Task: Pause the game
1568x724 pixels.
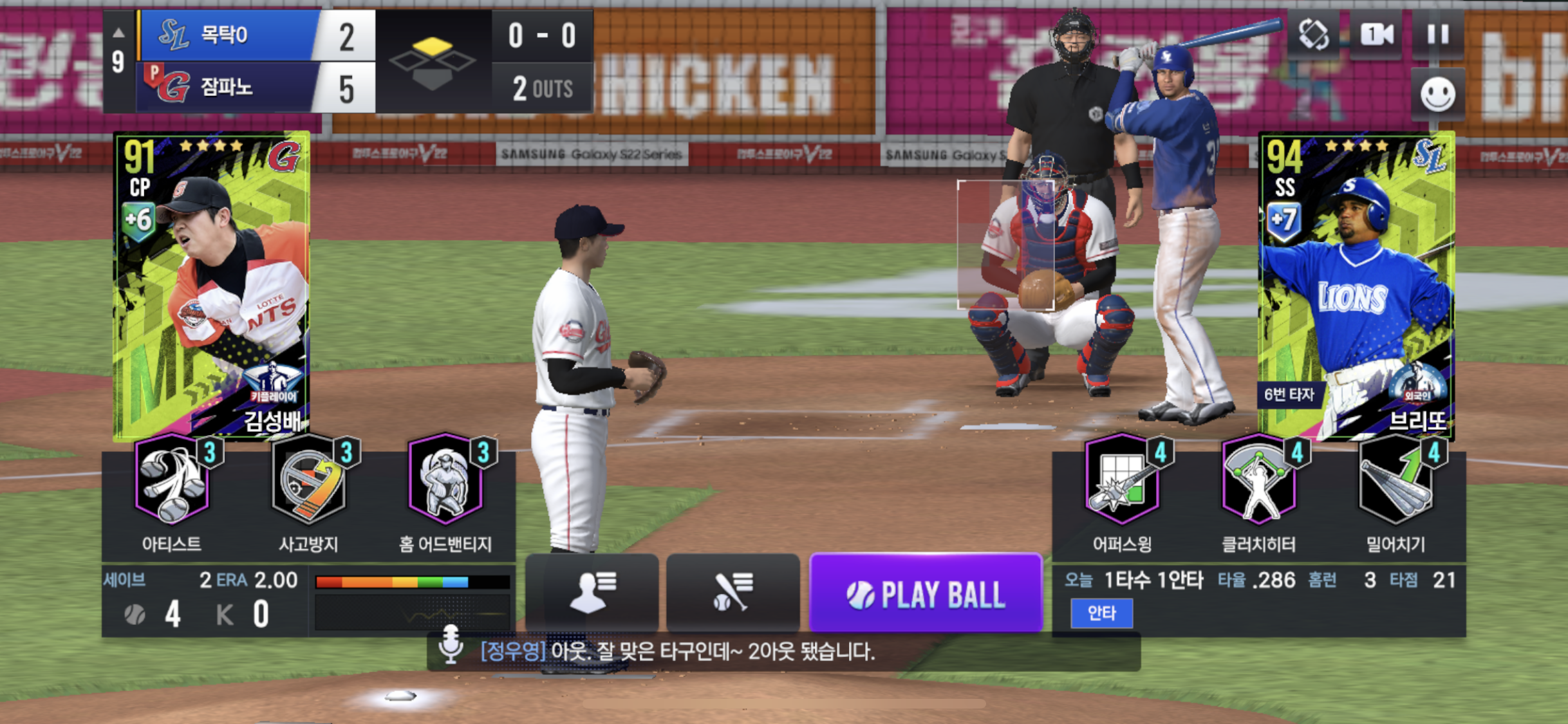Action: pos(1438,34)
